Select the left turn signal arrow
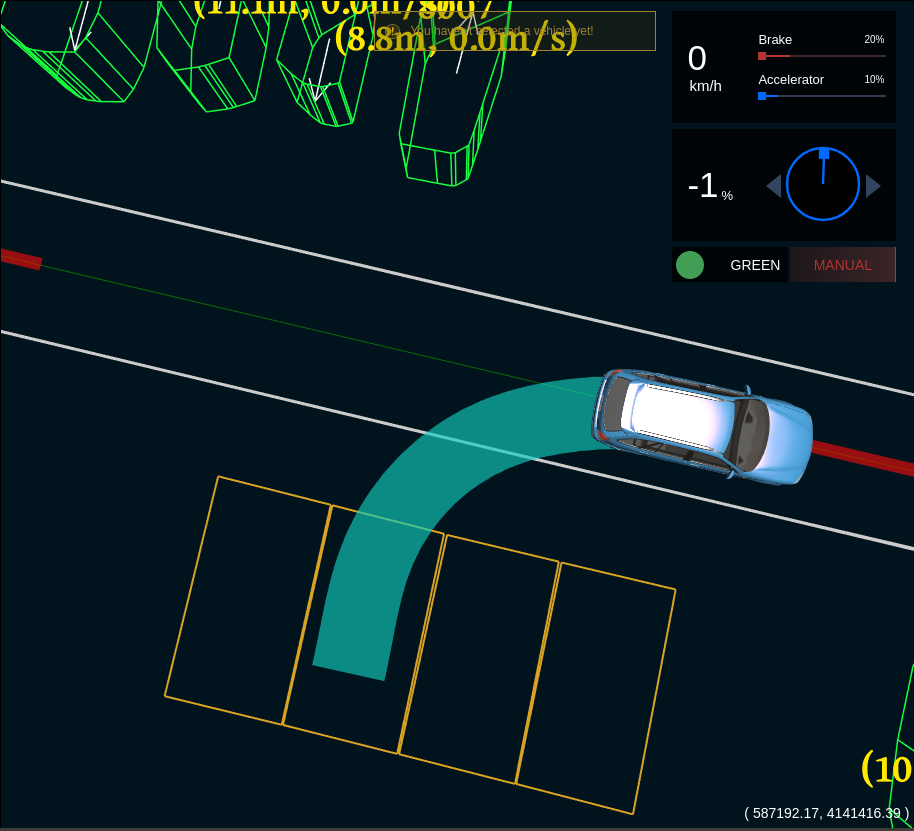Viewport: 914px width, 831px height. pos(774,185)
